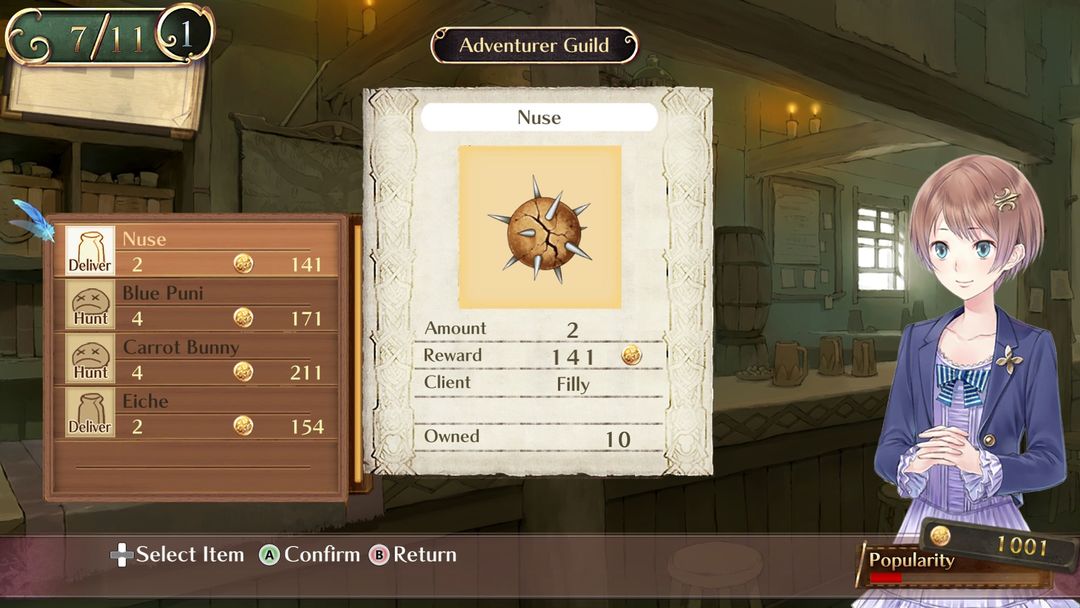Select the Eiche delivery request
Screen dimensions: 1080x608
(x=198, y=413)
